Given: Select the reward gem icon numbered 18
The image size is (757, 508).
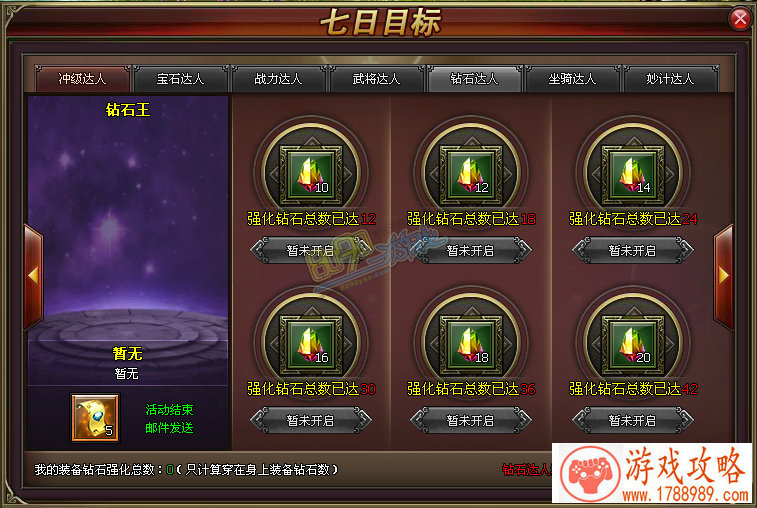Looking at the screenshot, I should tap(468, 340).
